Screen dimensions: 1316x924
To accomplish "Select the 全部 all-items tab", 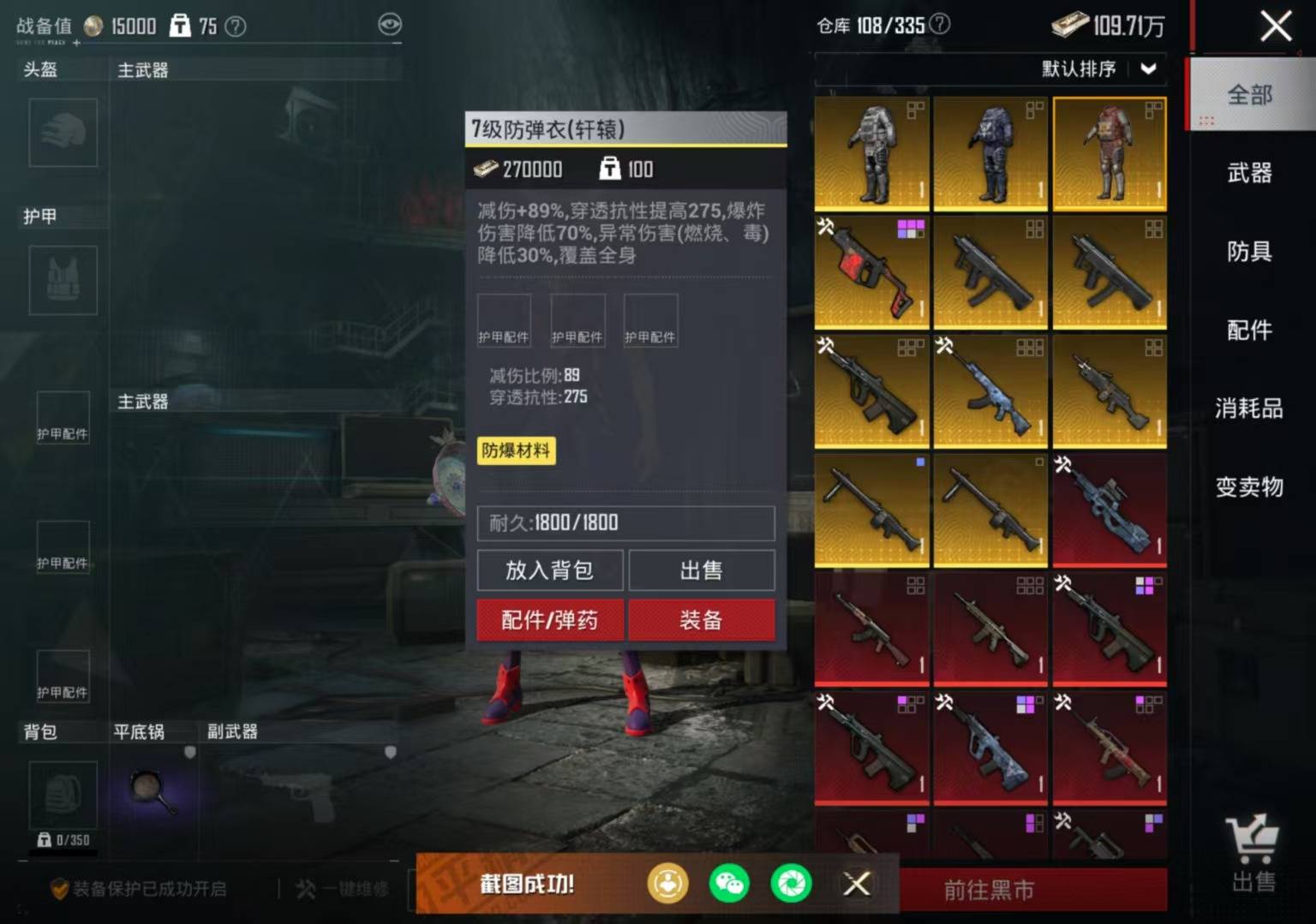I will (x=1249, y=94).
